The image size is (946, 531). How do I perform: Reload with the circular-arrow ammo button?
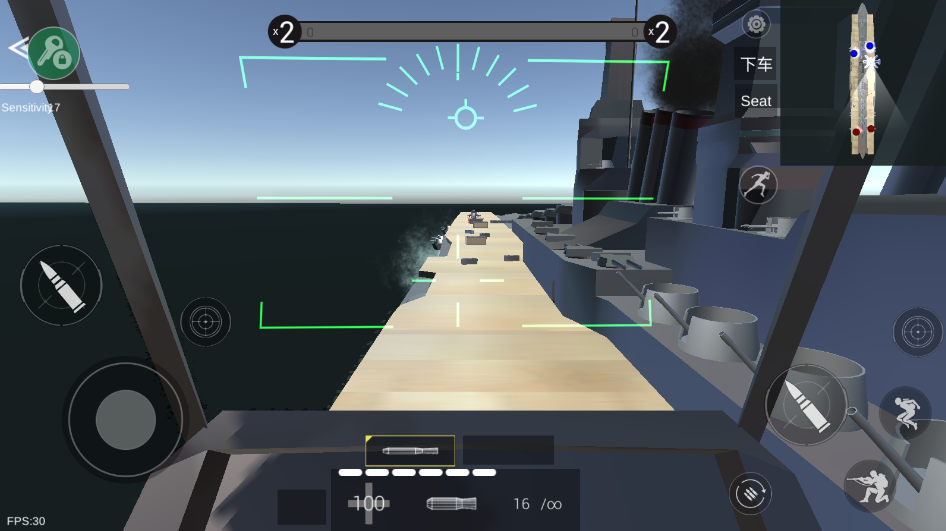pos(750,493)
